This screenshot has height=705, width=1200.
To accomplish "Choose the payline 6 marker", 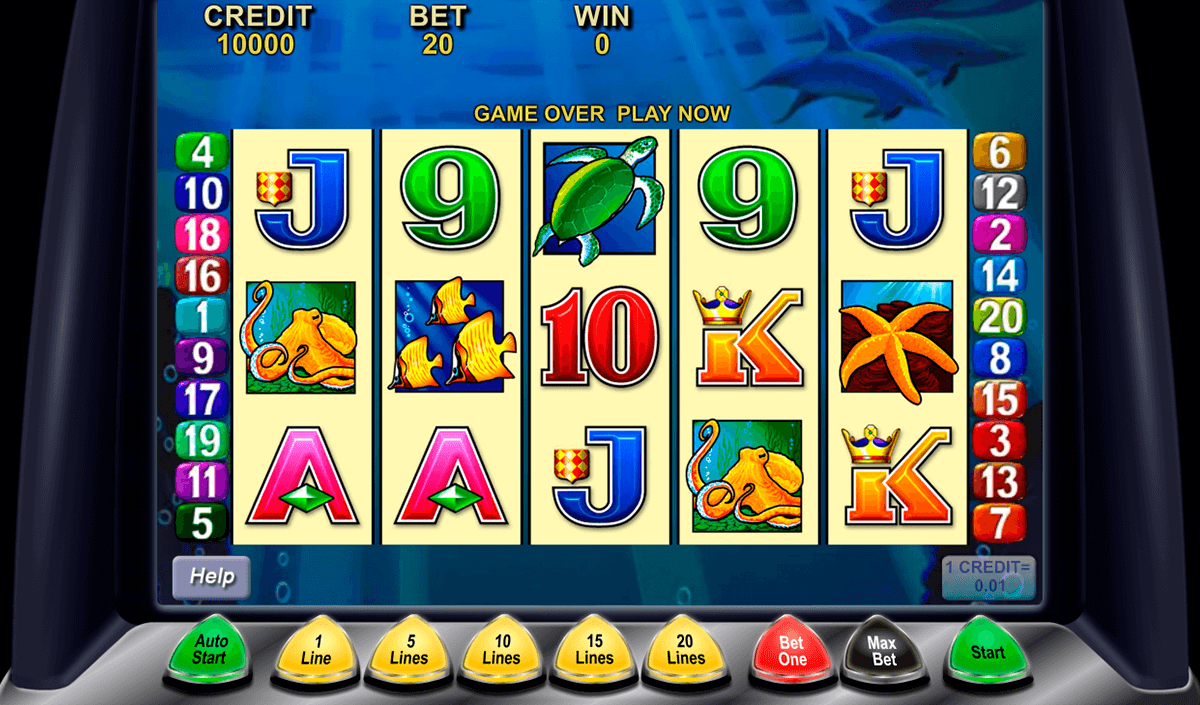I will point(999,152).
